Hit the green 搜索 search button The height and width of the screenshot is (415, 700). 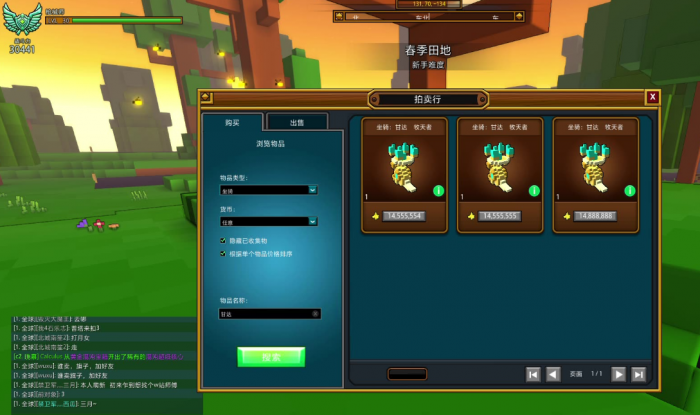tap(270, 356)
